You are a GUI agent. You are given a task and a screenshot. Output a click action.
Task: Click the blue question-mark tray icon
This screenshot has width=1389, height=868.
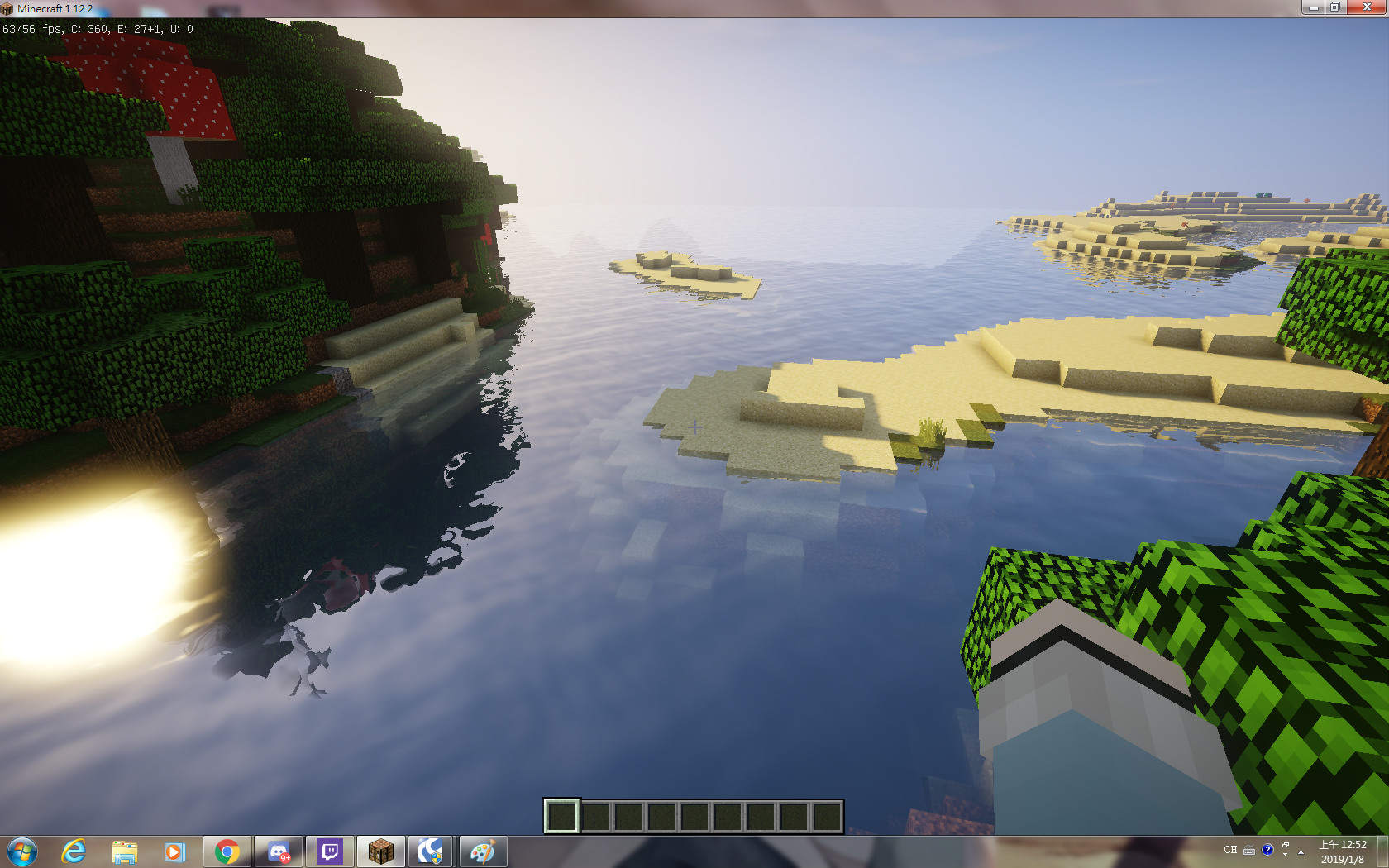[1267, 849]
